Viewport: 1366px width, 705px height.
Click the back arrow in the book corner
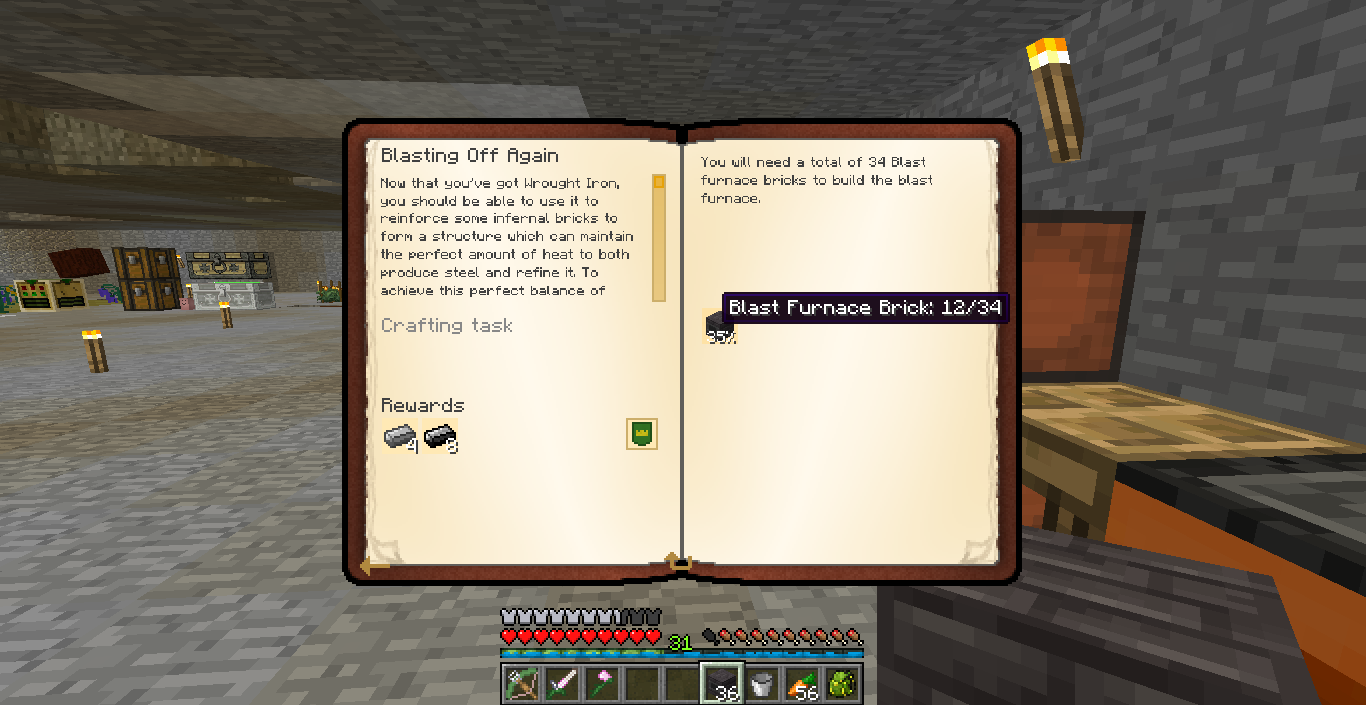click(374, 565)
